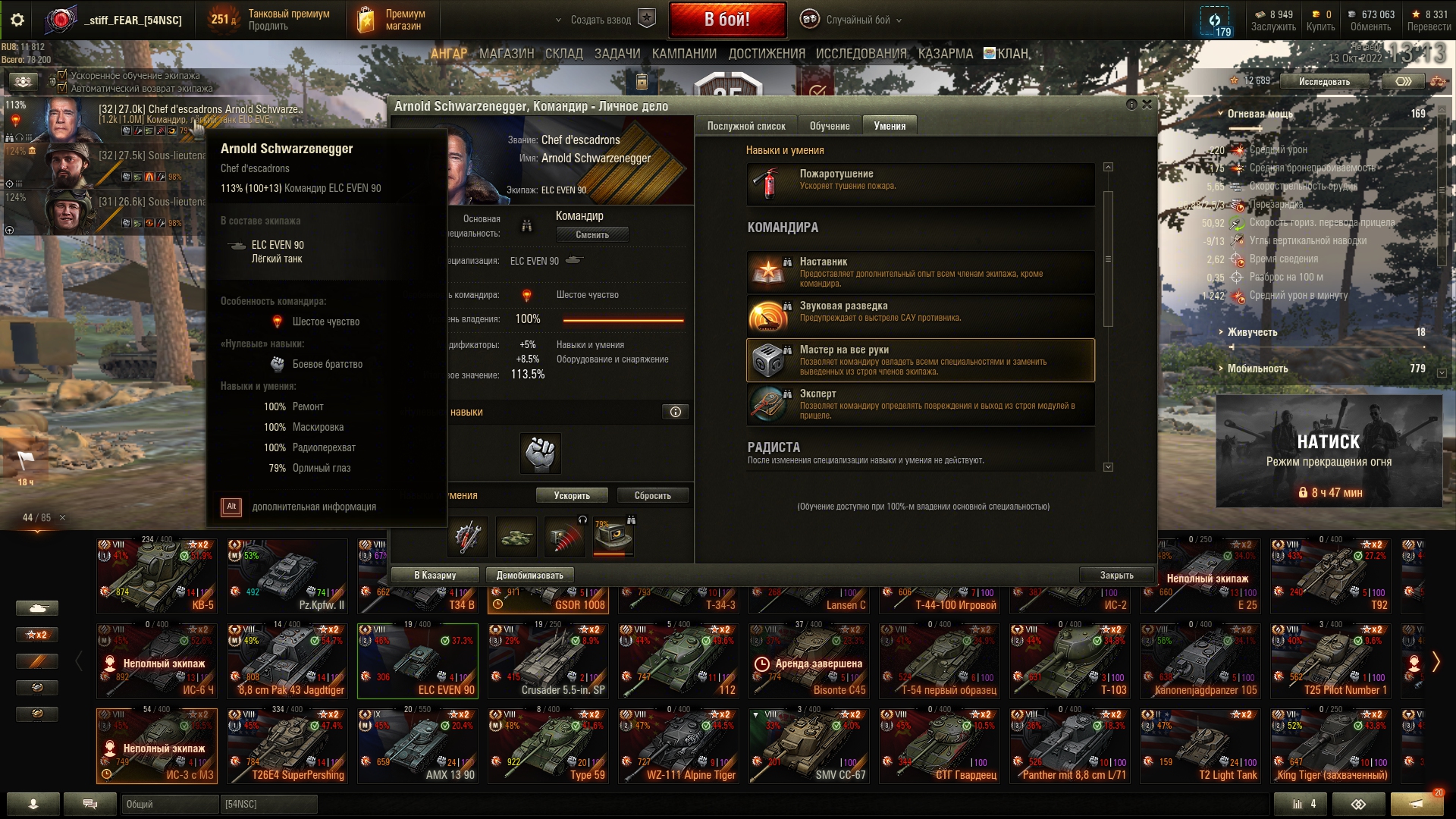The image size is (1456, 819).
Task: Open the game settings gear icon
Action: [x=17, y=20]
